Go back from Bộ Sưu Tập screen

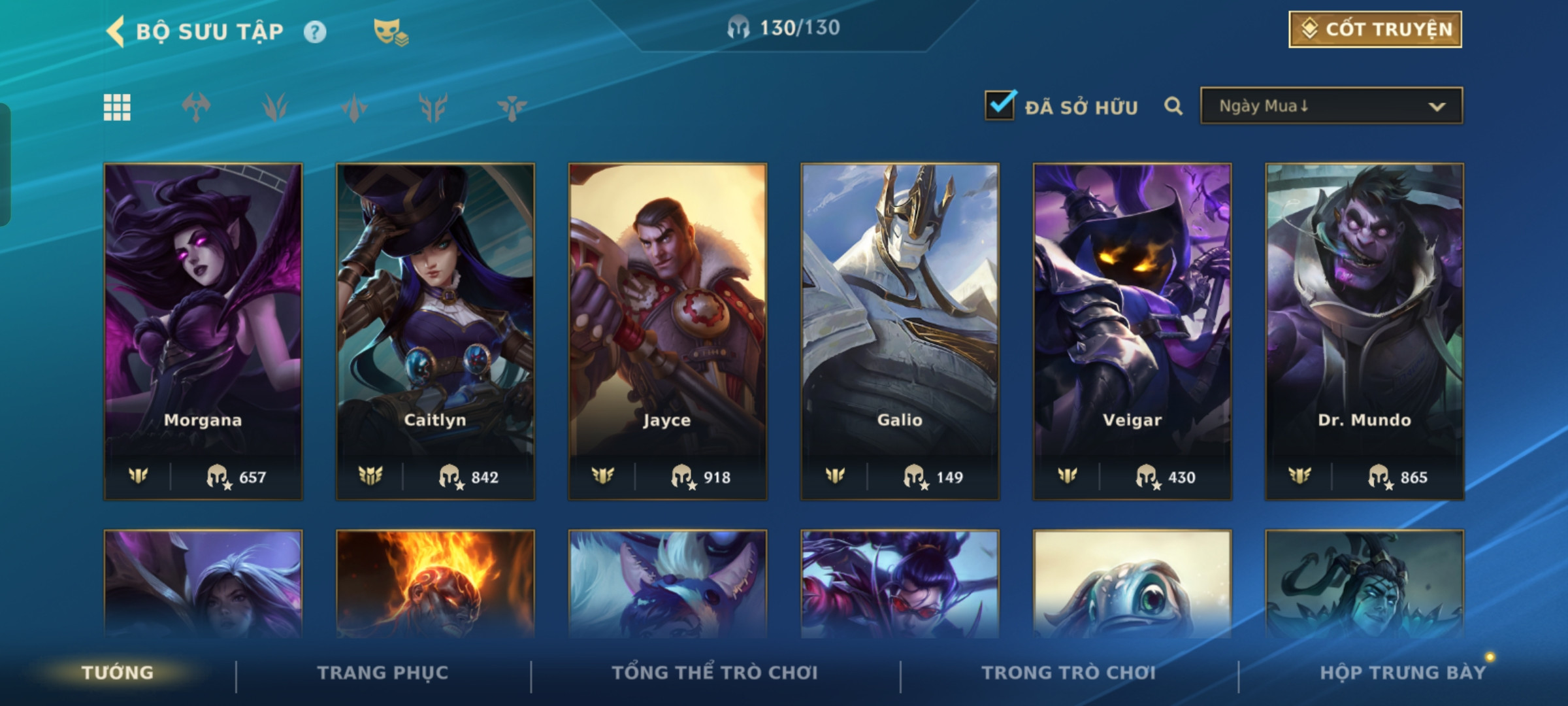click(x=116, y=31)
